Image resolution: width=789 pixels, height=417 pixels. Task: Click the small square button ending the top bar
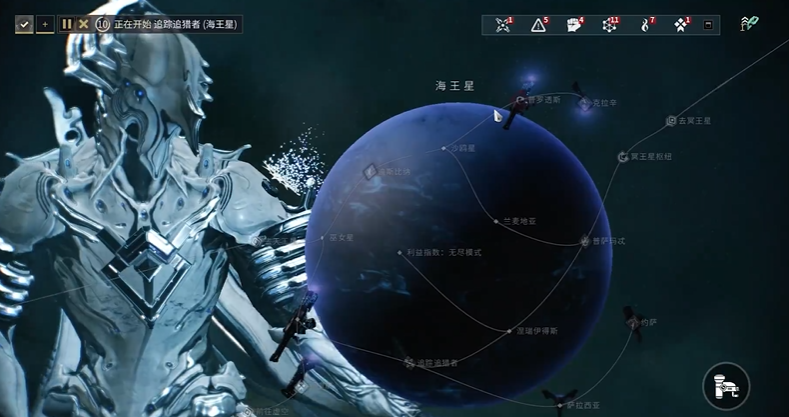click(709, 25)
